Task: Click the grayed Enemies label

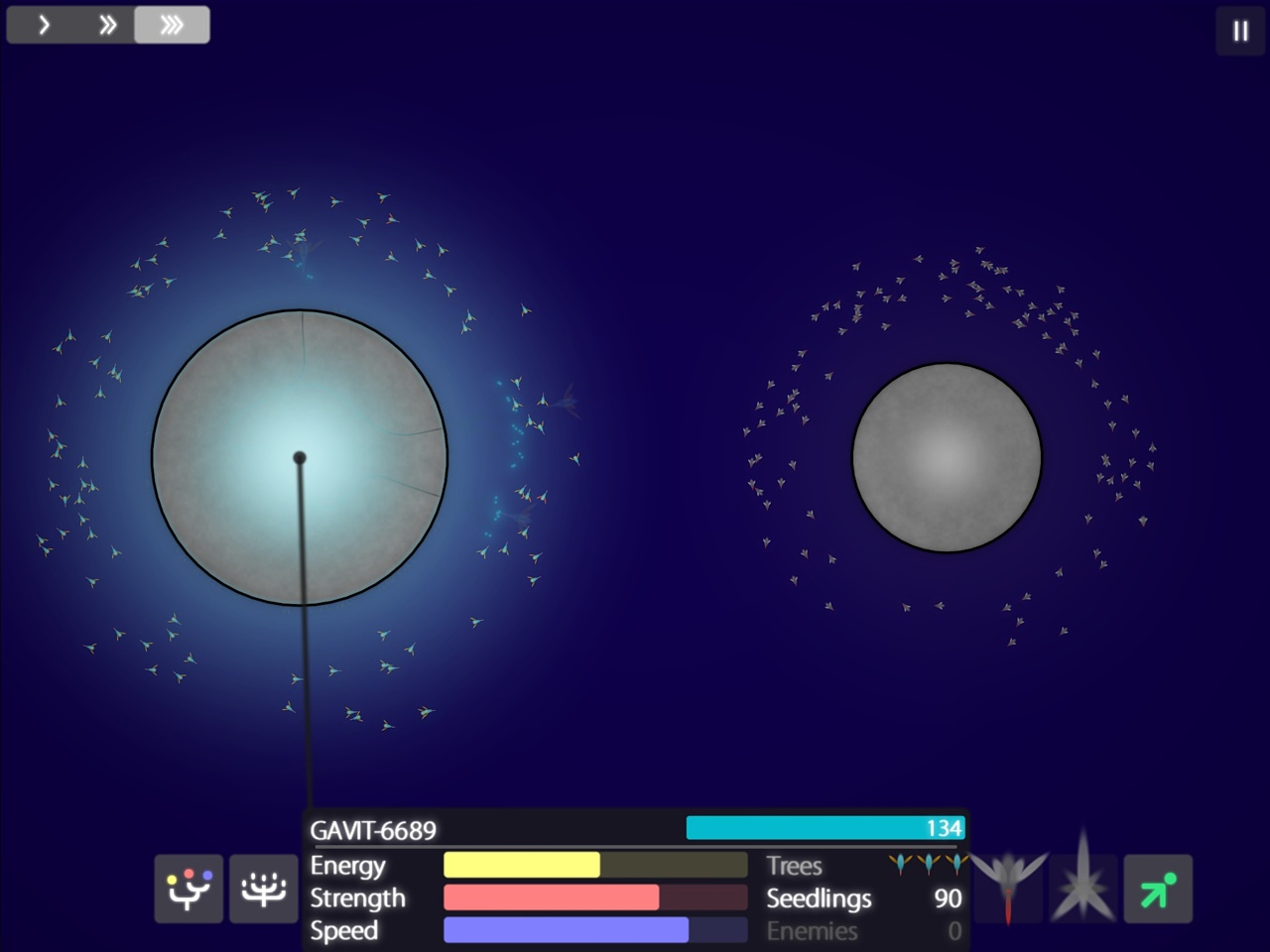Action: [812, 931]
